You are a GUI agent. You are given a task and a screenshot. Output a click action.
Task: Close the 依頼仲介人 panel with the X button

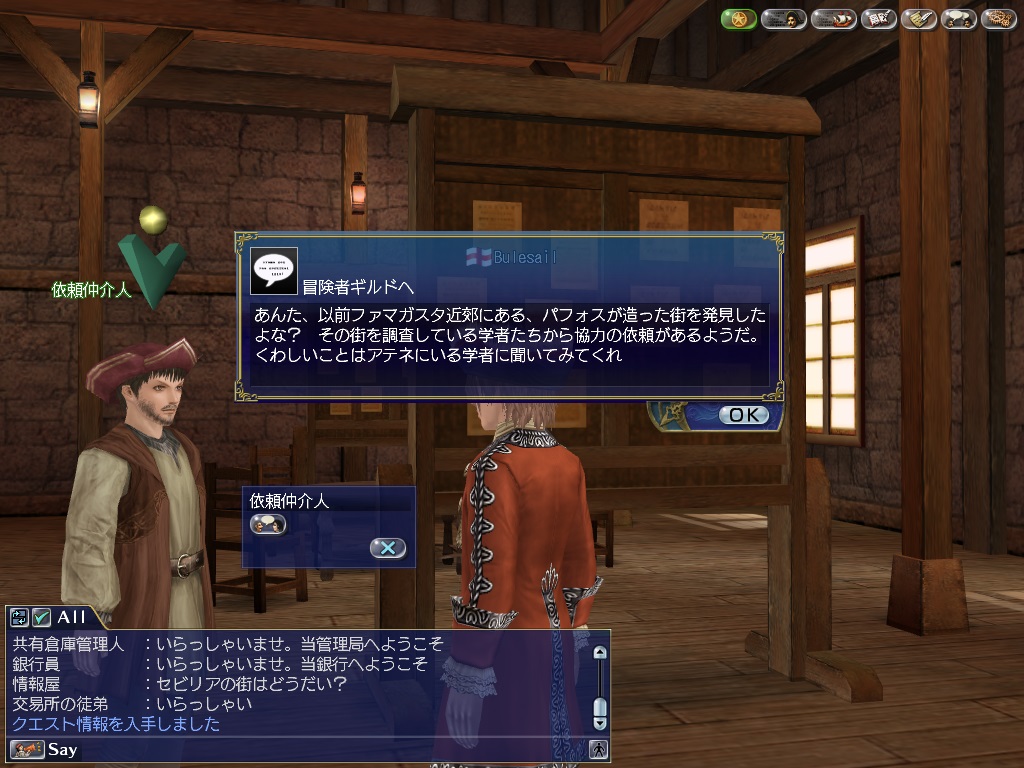tap(387, 547)
